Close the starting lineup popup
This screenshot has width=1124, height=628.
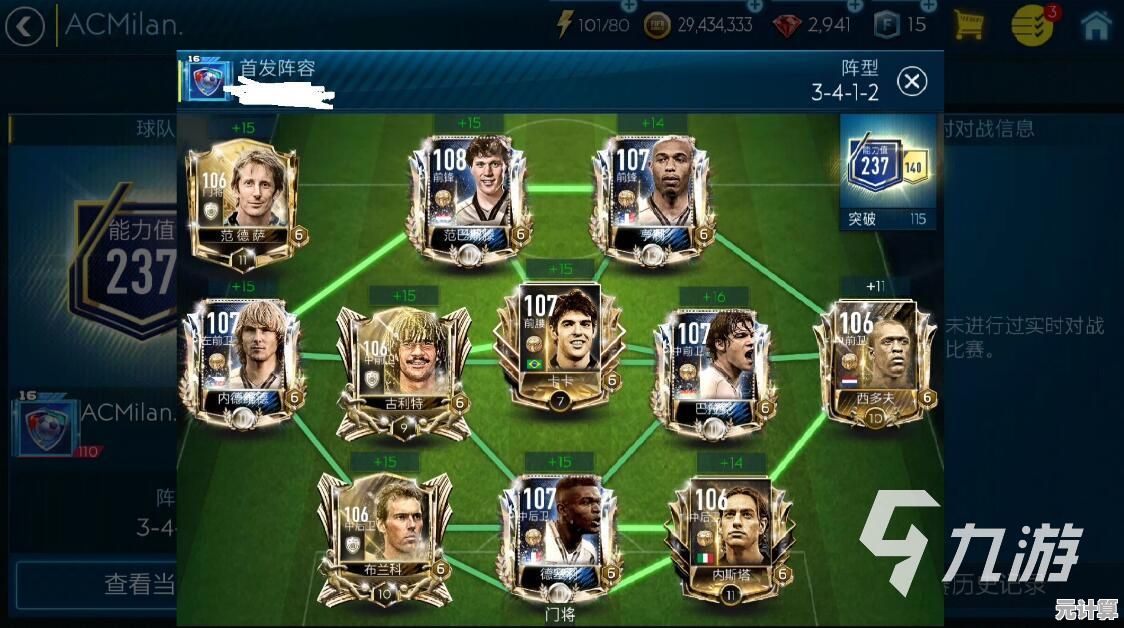coord(911,81)
